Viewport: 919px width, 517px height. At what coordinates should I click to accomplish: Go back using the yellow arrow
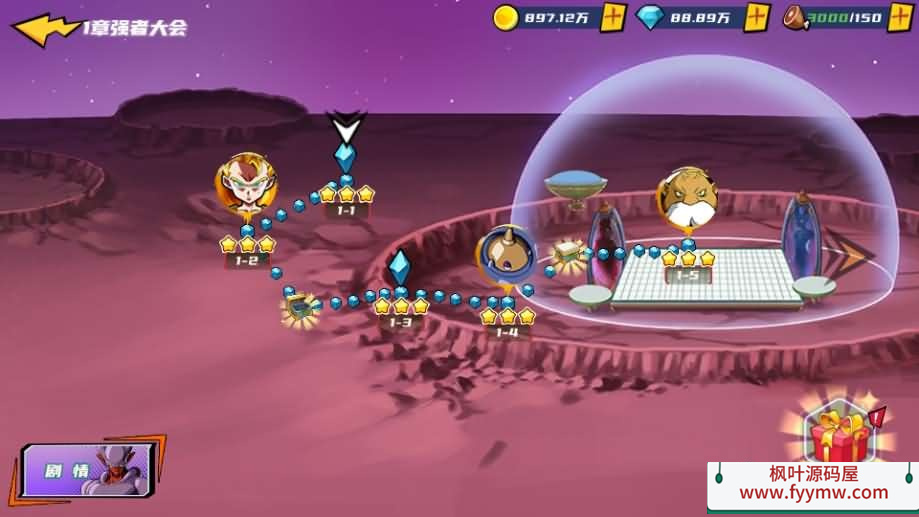[x=45, y=28]
